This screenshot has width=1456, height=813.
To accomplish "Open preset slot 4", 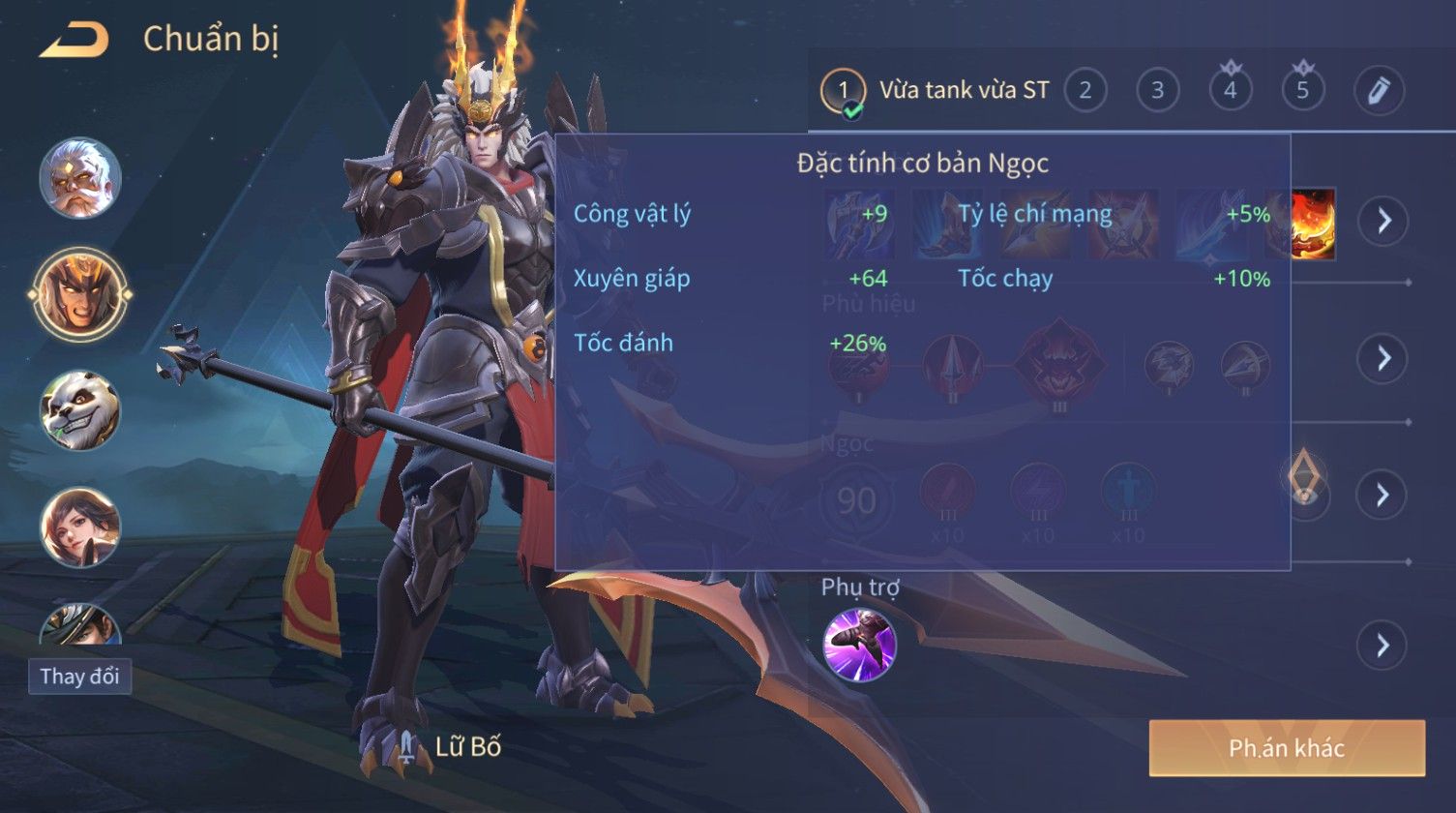I will [1231, 91].
